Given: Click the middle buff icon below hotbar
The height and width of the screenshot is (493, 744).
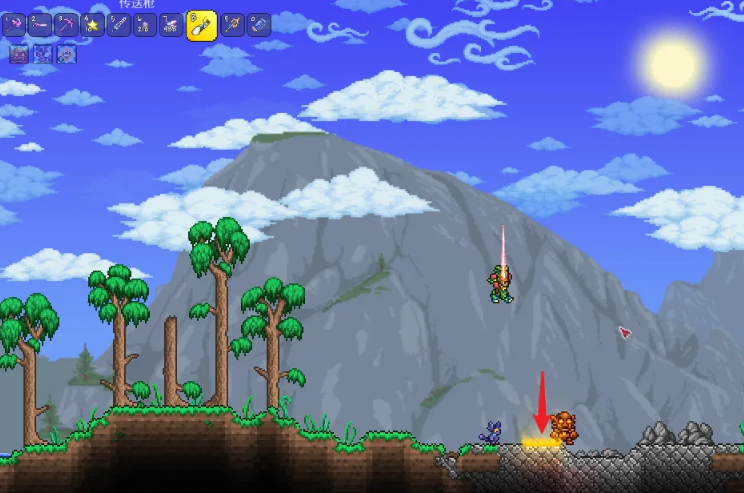Looking at the screenshot, I should 43,54.
